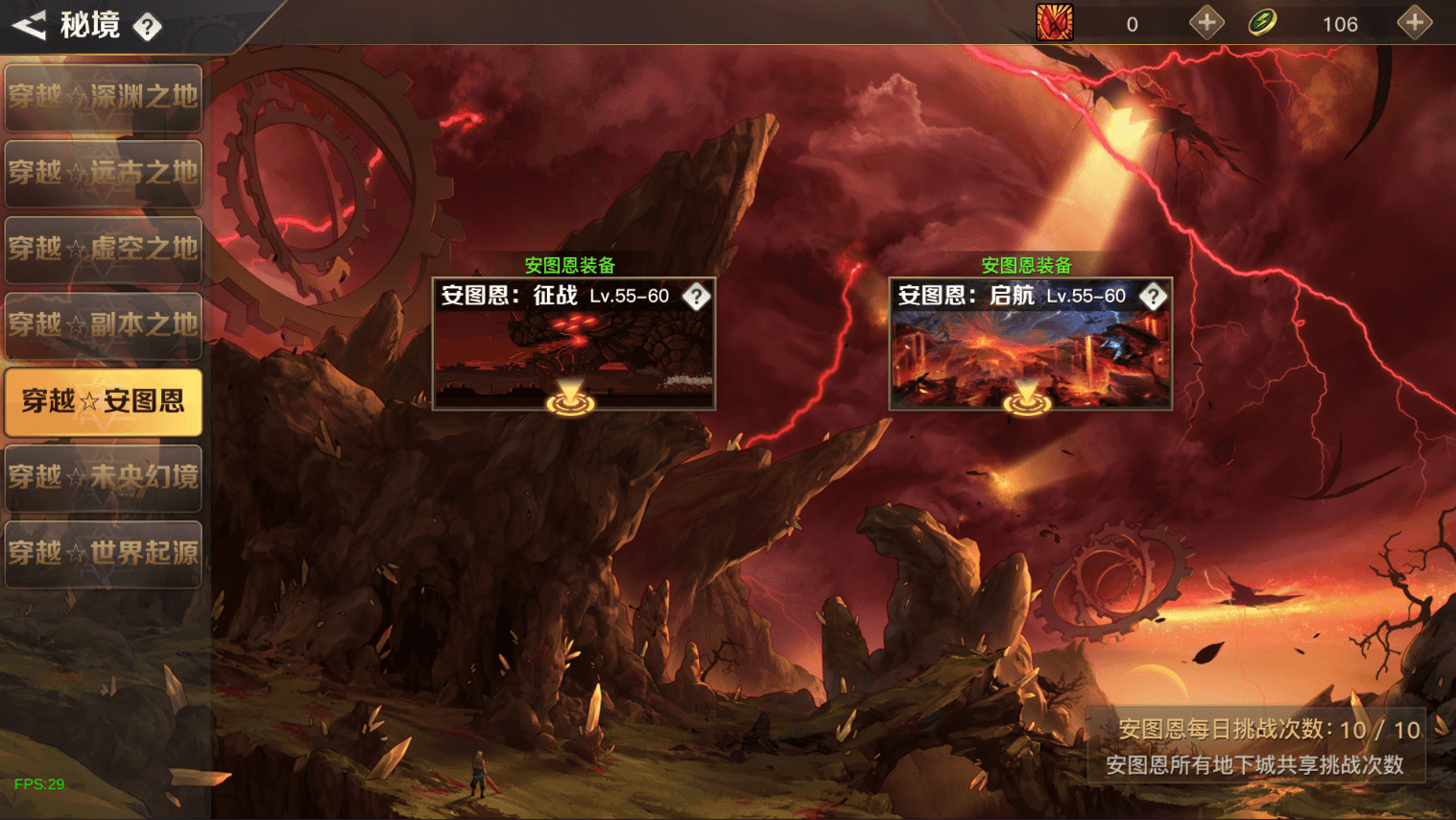Select the highlighted 穿越☆安图恩 tab
This screenshot has height=820, width=1456.
coord(103,401)
